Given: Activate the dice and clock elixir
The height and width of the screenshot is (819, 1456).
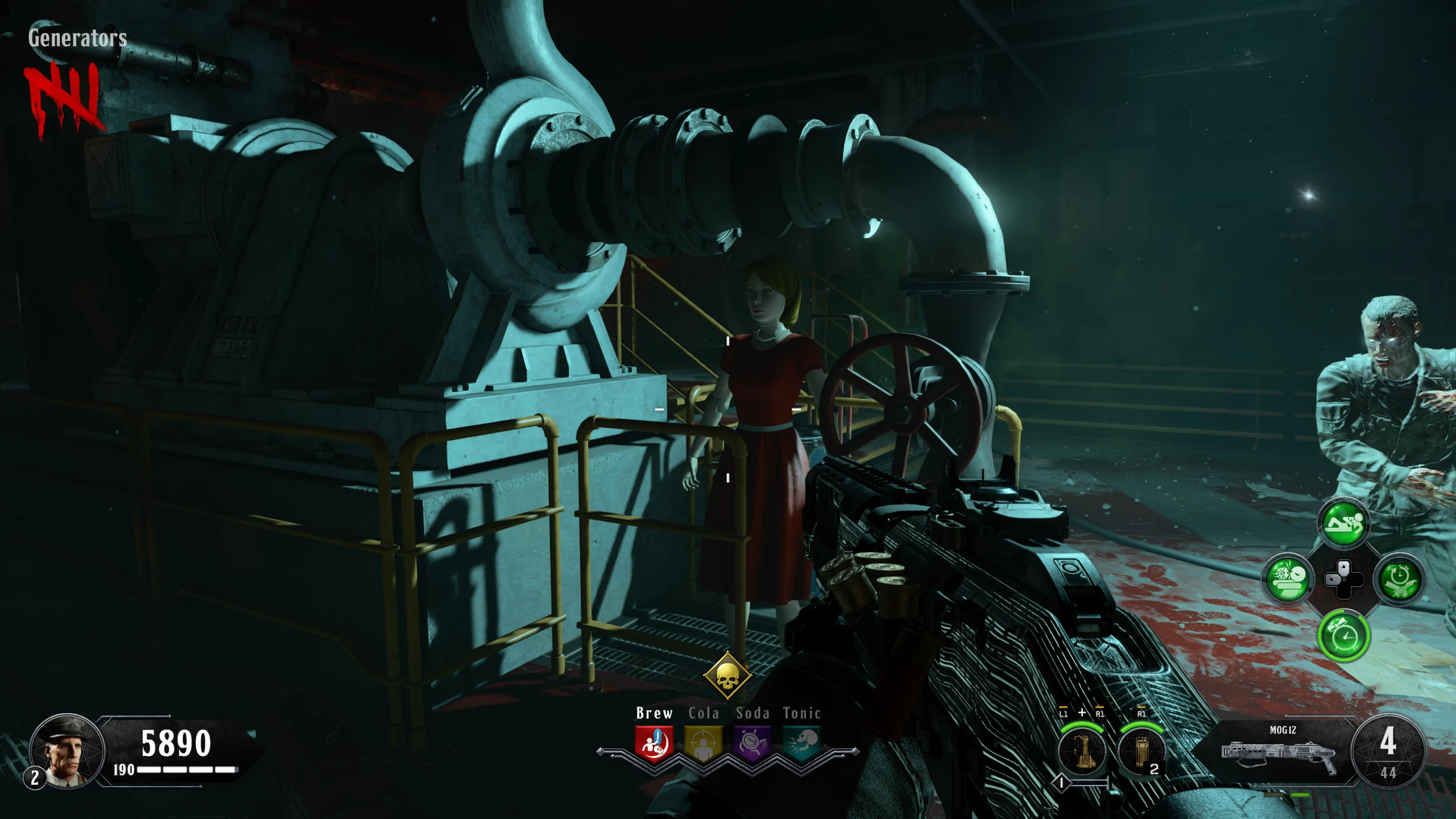Looking at the screenshot, I should (x=1288, y=580).
